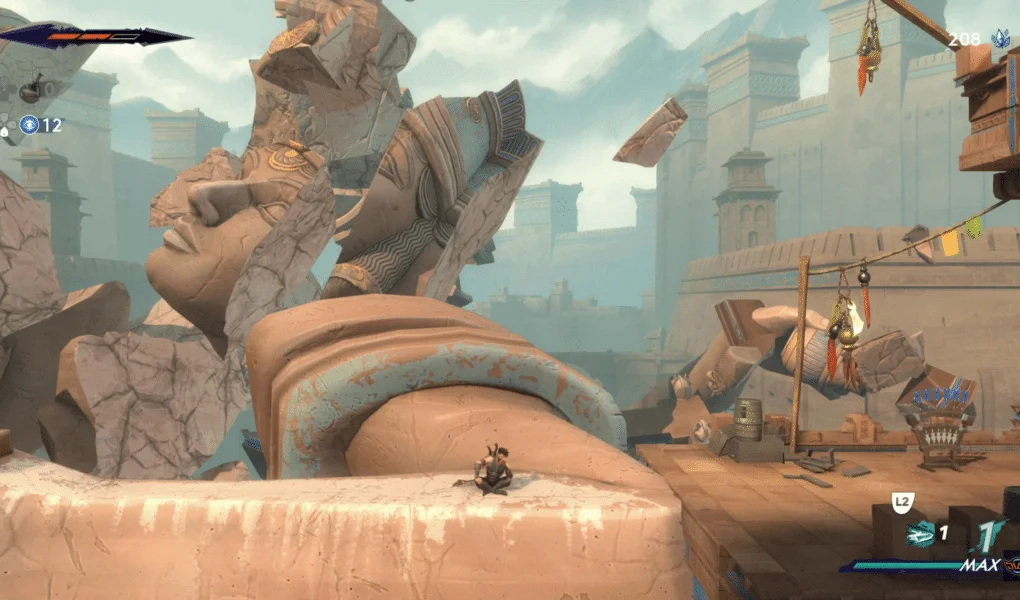Click the blue eye Memory Shard icon
This screenshot has width=1020, height=600.
pyautogui.click(x=27, y=125)
